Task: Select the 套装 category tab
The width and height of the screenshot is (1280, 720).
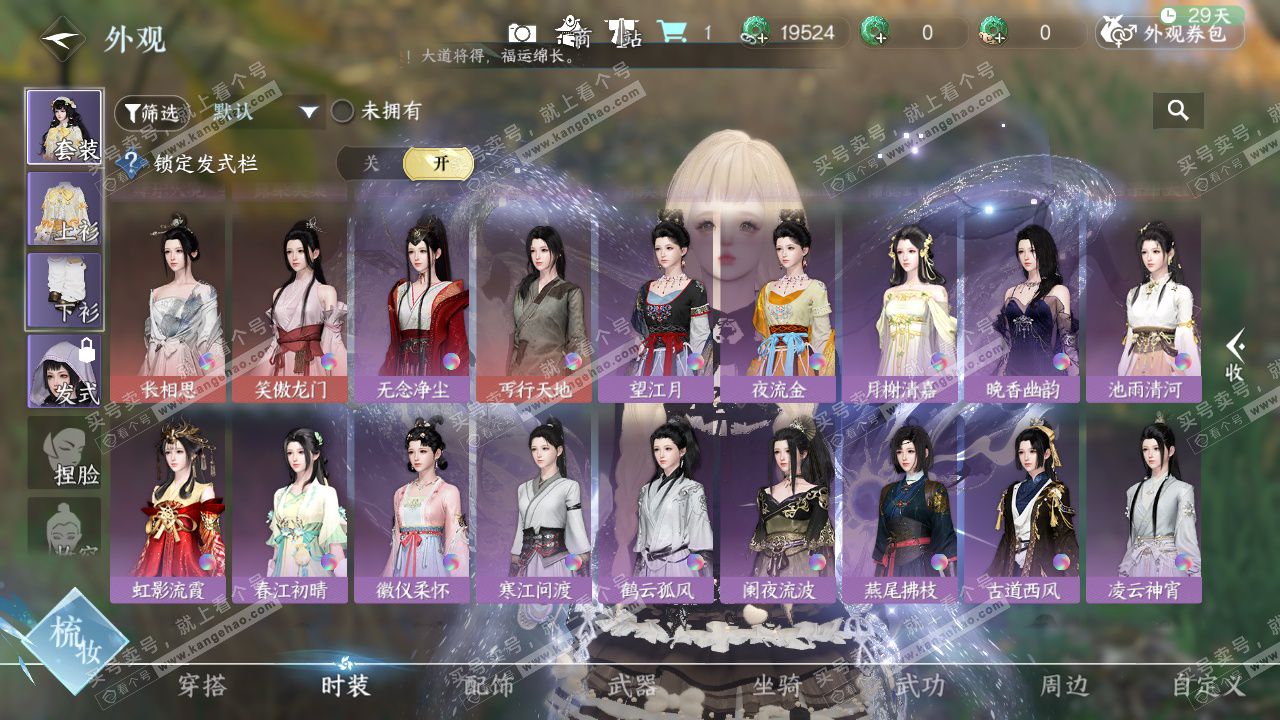Action: [64, 127]
